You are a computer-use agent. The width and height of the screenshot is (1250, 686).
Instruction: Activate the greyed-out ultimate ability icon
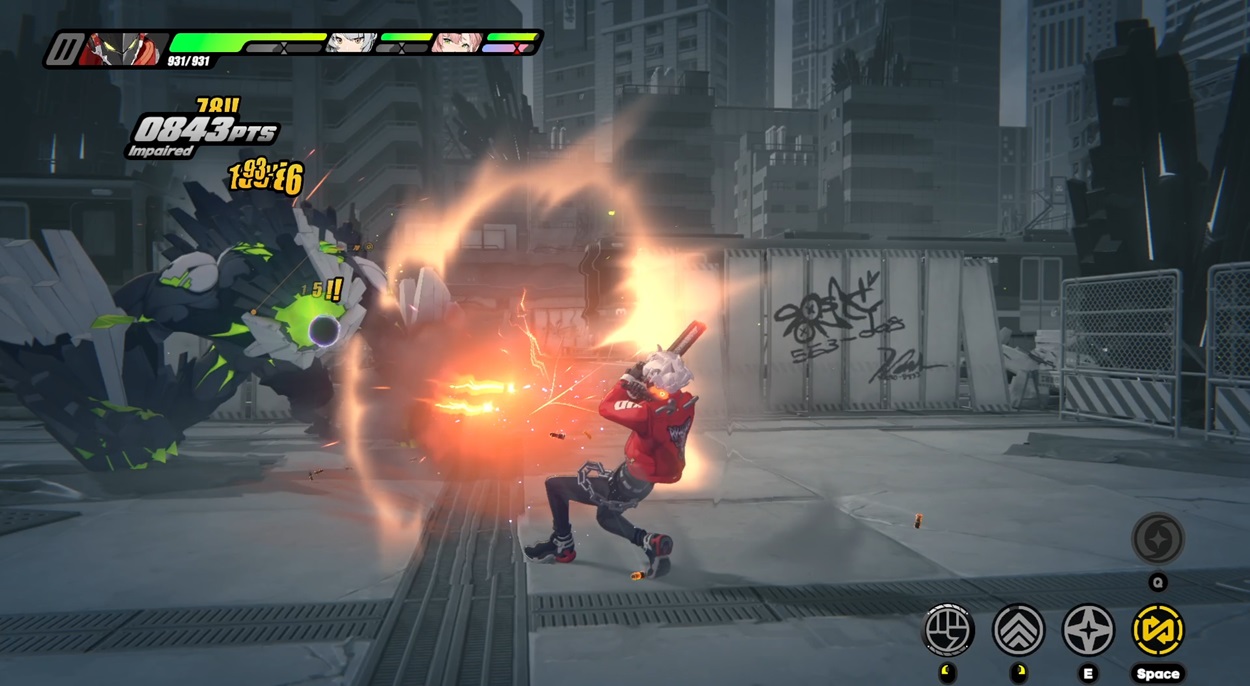tap(1158, 539)
